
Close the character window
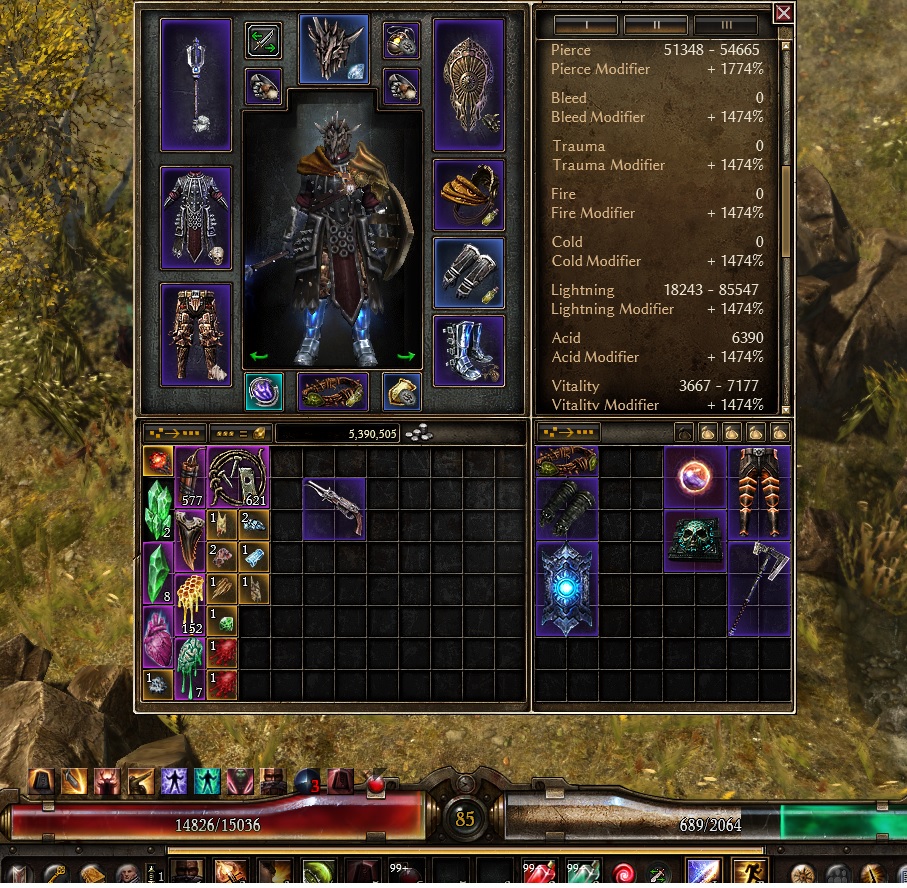point(783,13)
